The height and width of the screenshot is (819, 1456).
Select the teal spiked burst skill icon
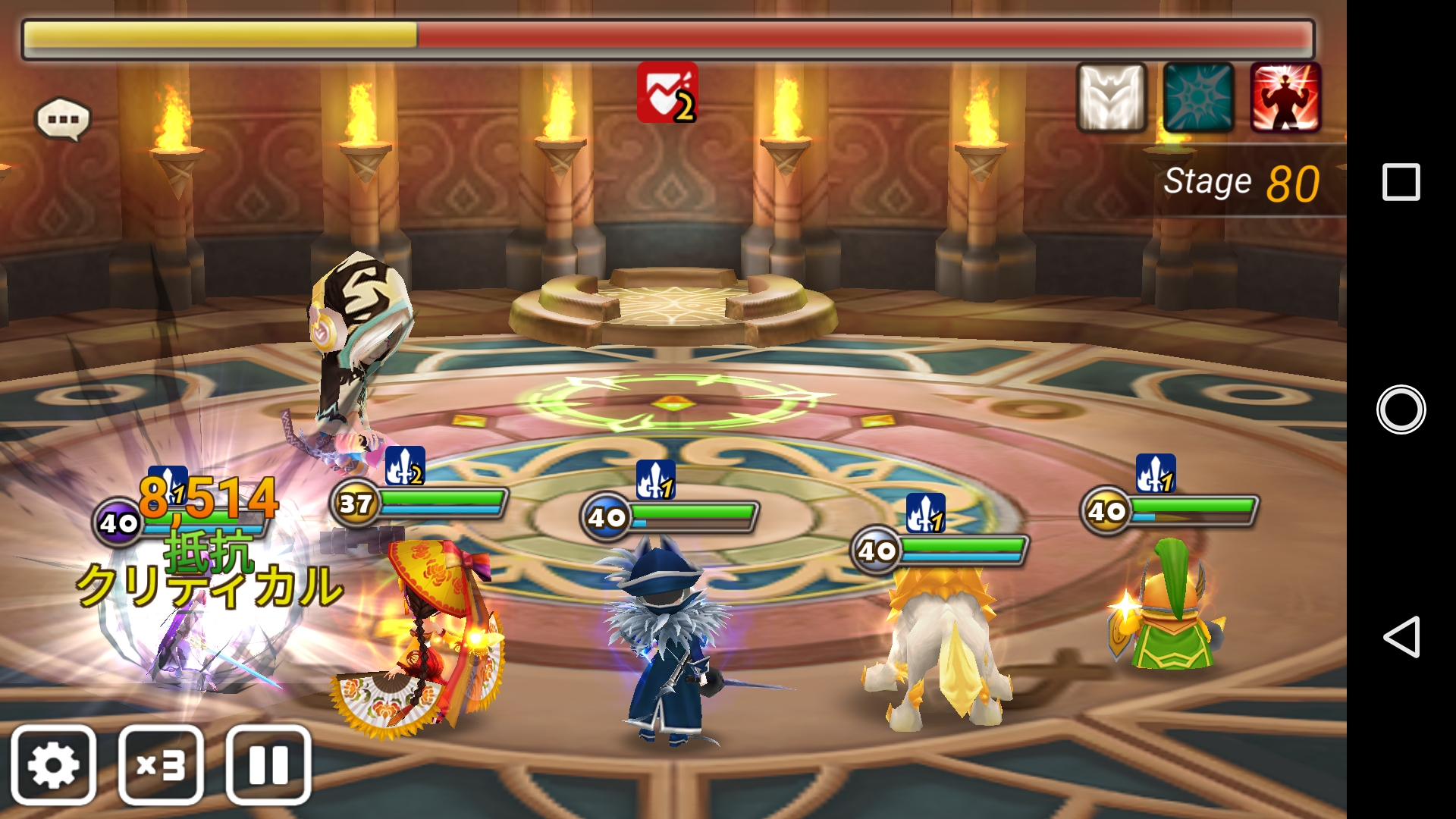(x=1198, y=98)
